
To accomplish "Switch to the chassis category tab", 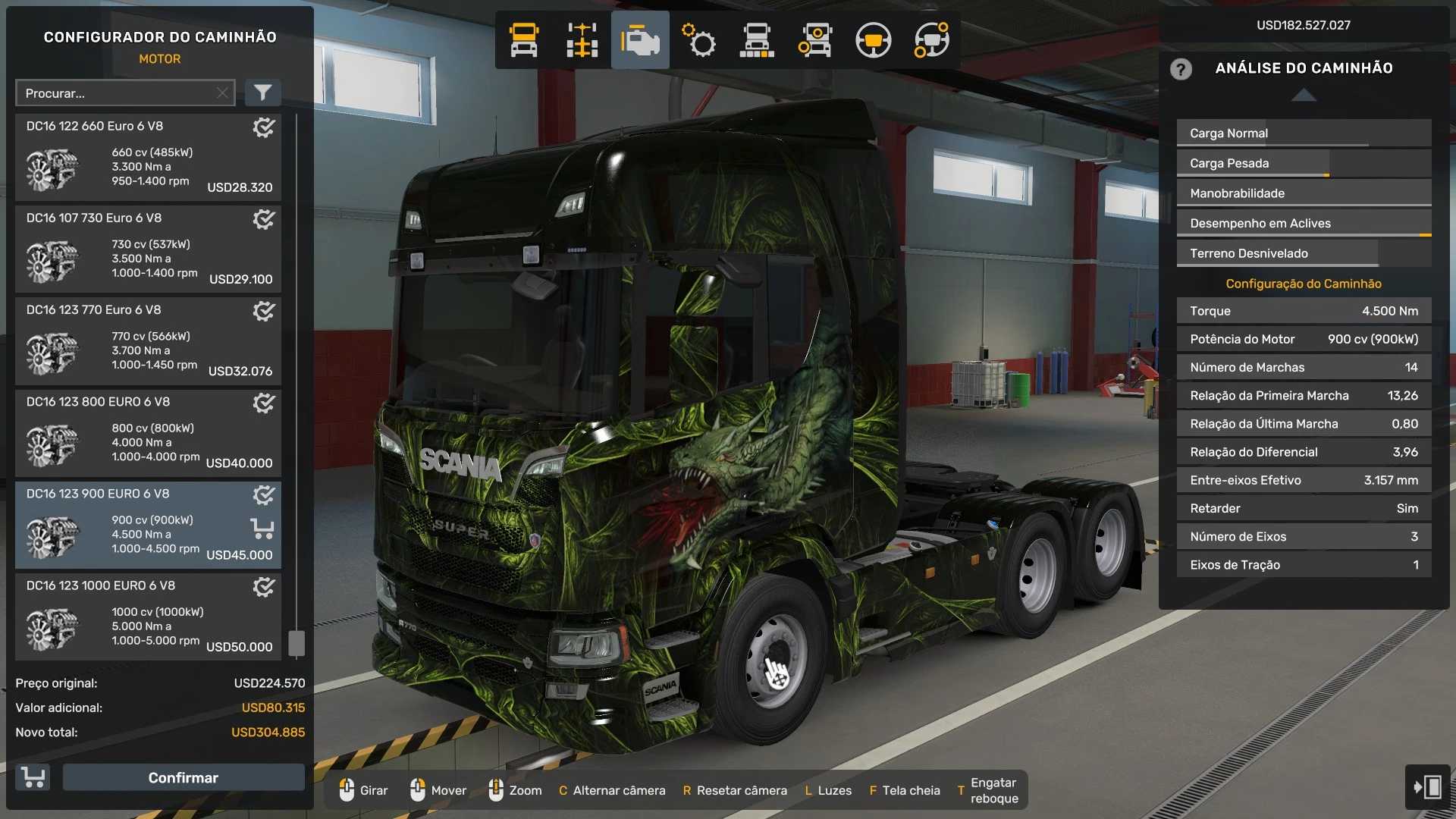I will click(582, 40).
